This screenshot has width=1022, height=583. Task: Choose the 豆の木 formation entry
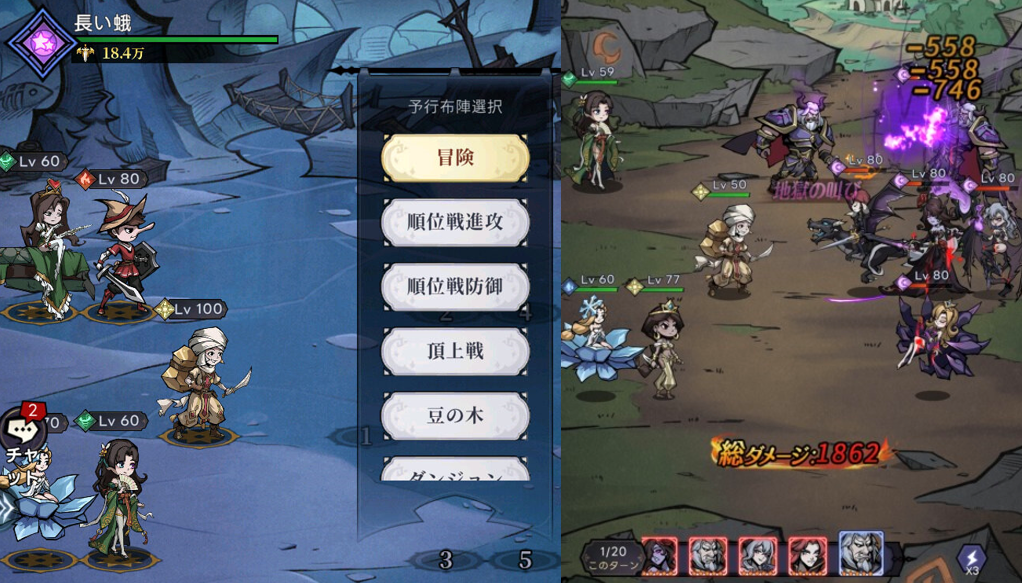click(x=455, y=415)
